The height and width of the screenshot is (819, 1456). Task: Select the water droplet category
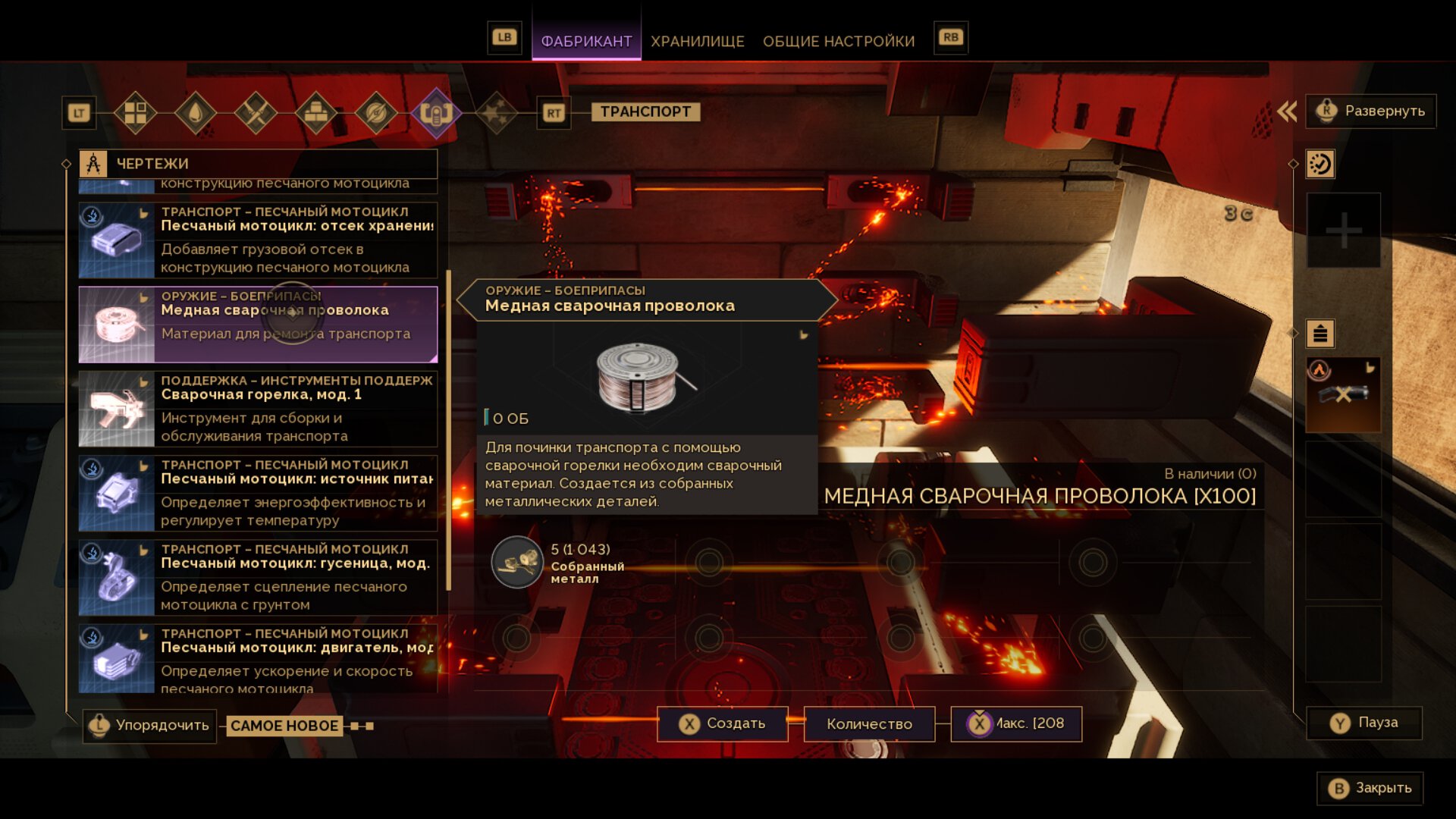[x=196, y=113]
